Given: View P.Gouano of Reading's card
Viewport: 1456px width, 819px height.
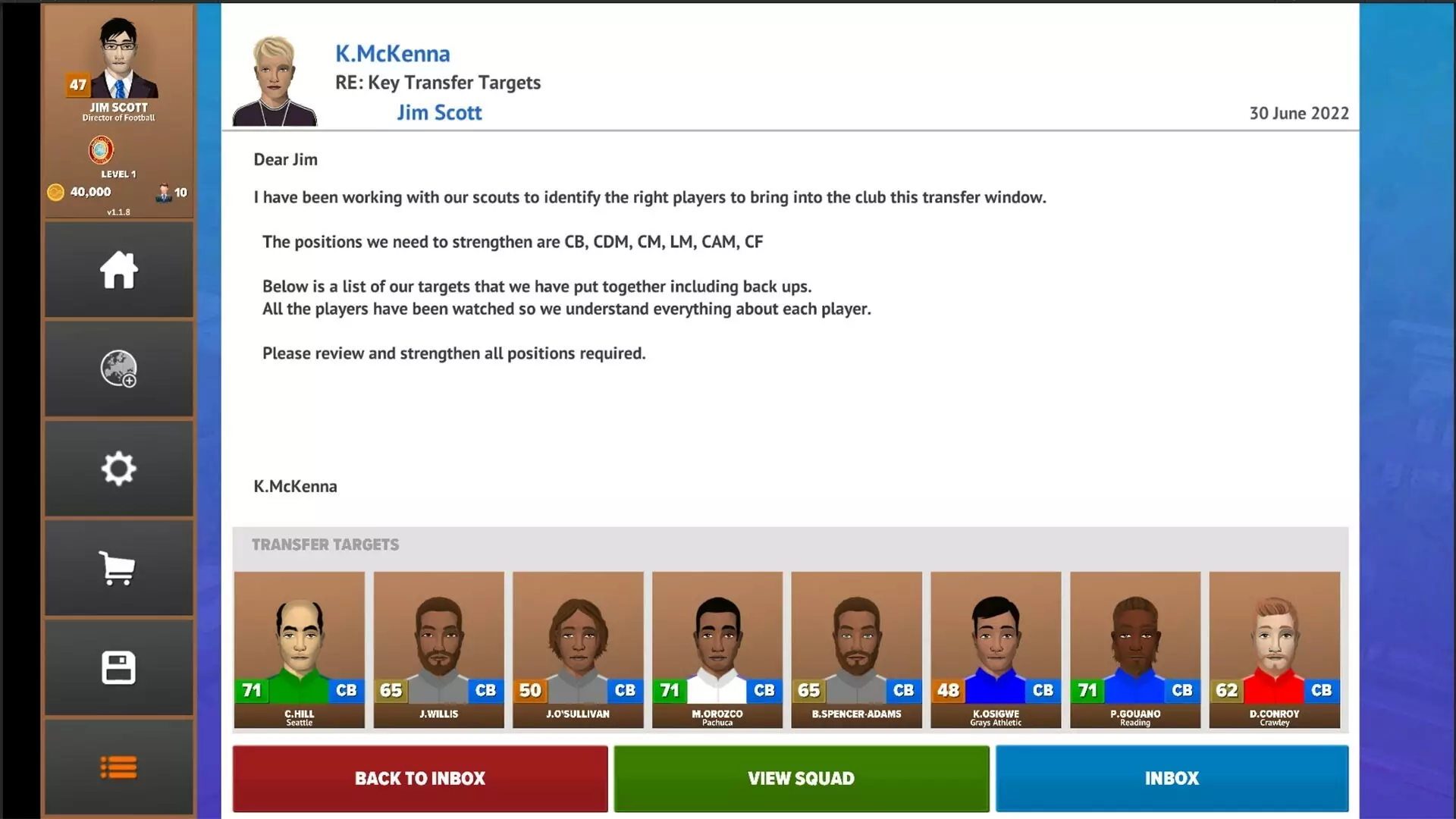Looking at the screenshot, I should 1135,650.
